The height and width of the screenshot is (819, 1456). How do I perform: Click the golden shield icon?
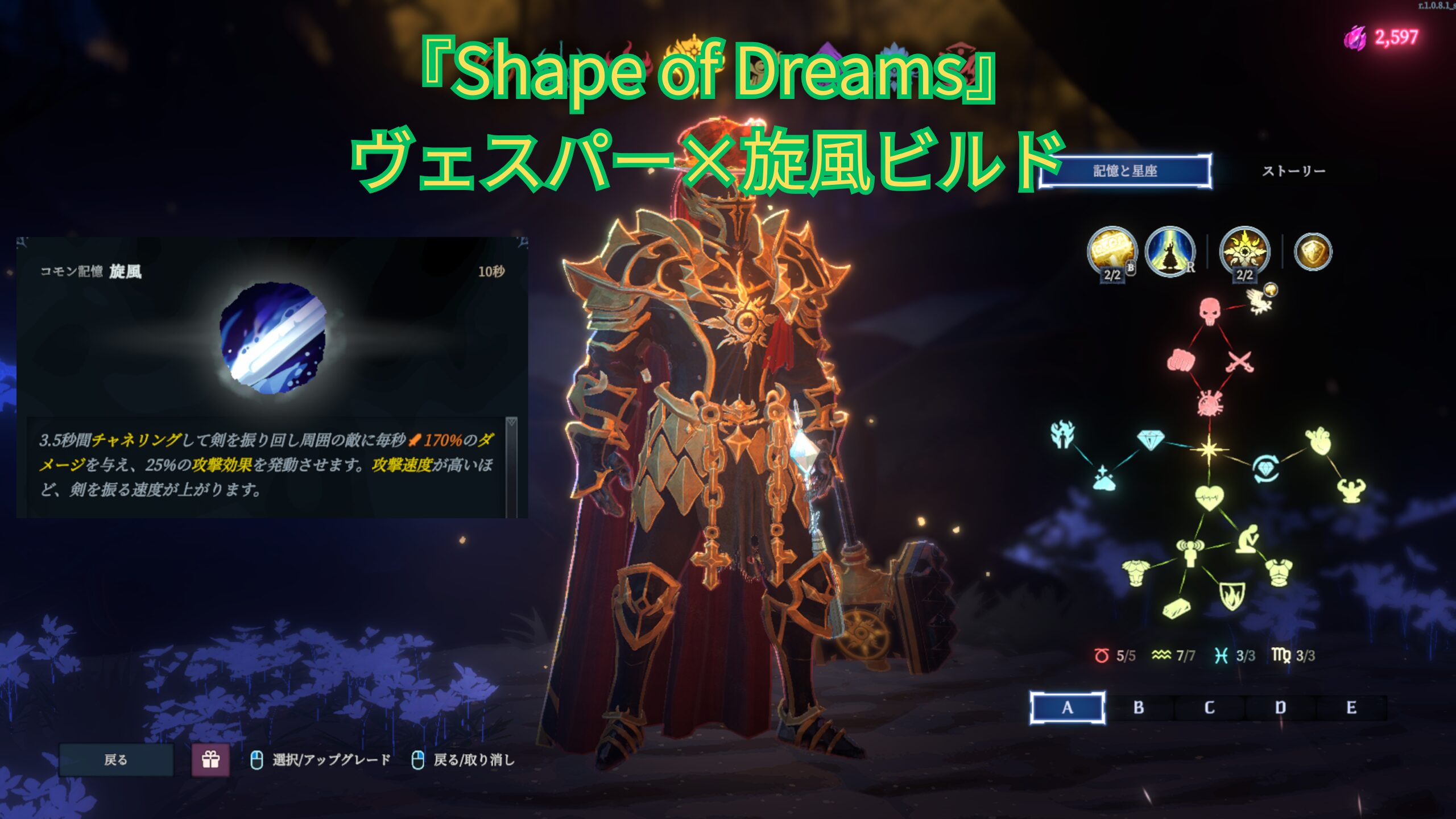click(1313, 251)
